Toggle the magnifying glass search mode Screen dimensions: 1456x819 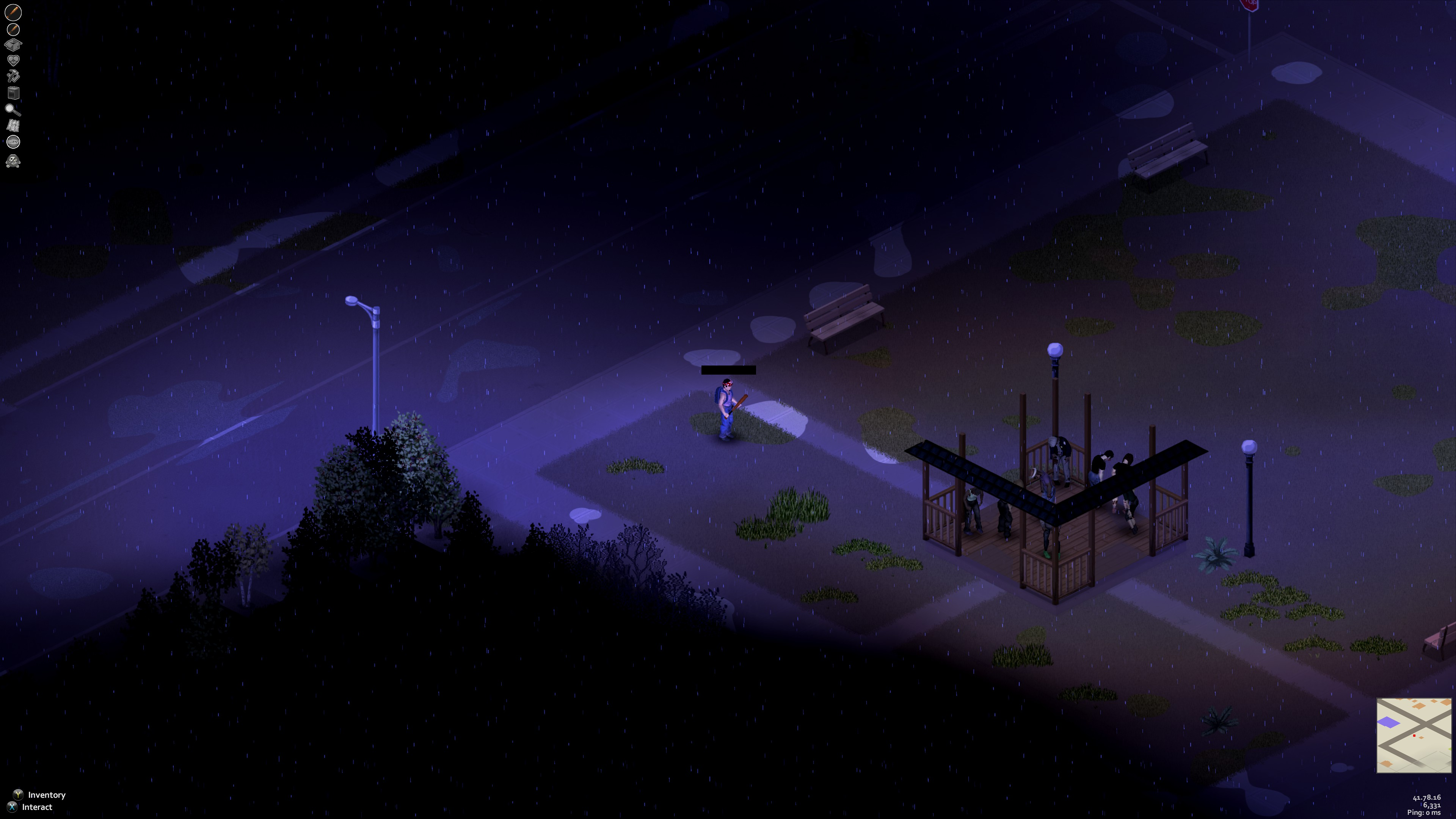point(13,109)
